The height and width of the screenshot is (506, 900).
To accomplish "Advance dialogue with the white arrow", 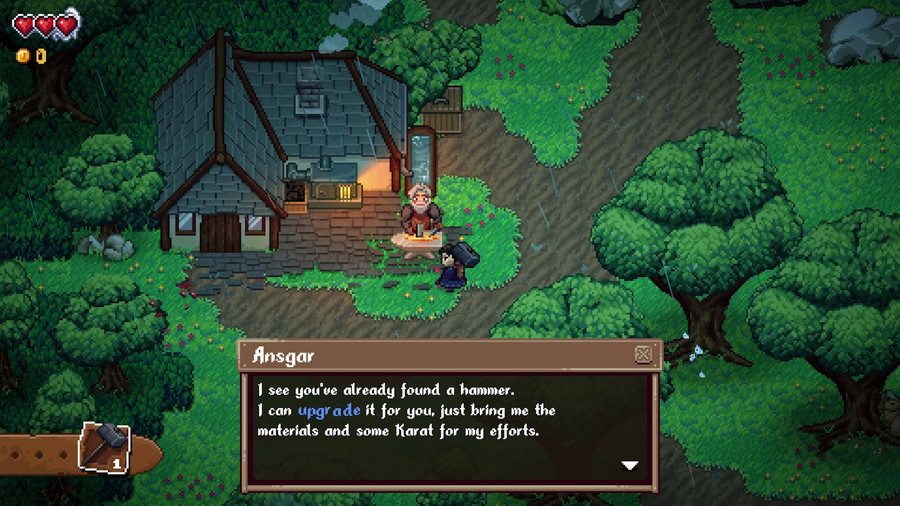I will (x=629, y=465).
